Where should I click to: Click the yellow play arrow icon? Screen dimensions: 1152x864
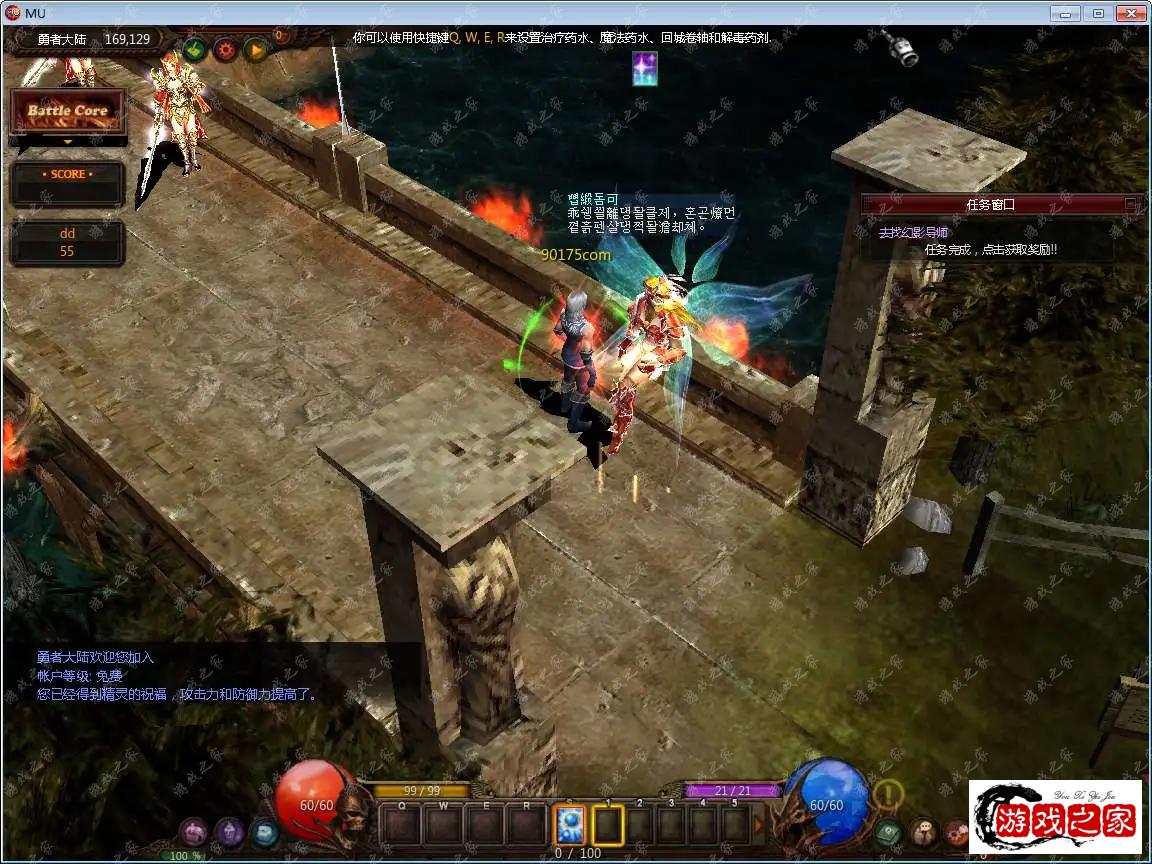tap(256, 48)
